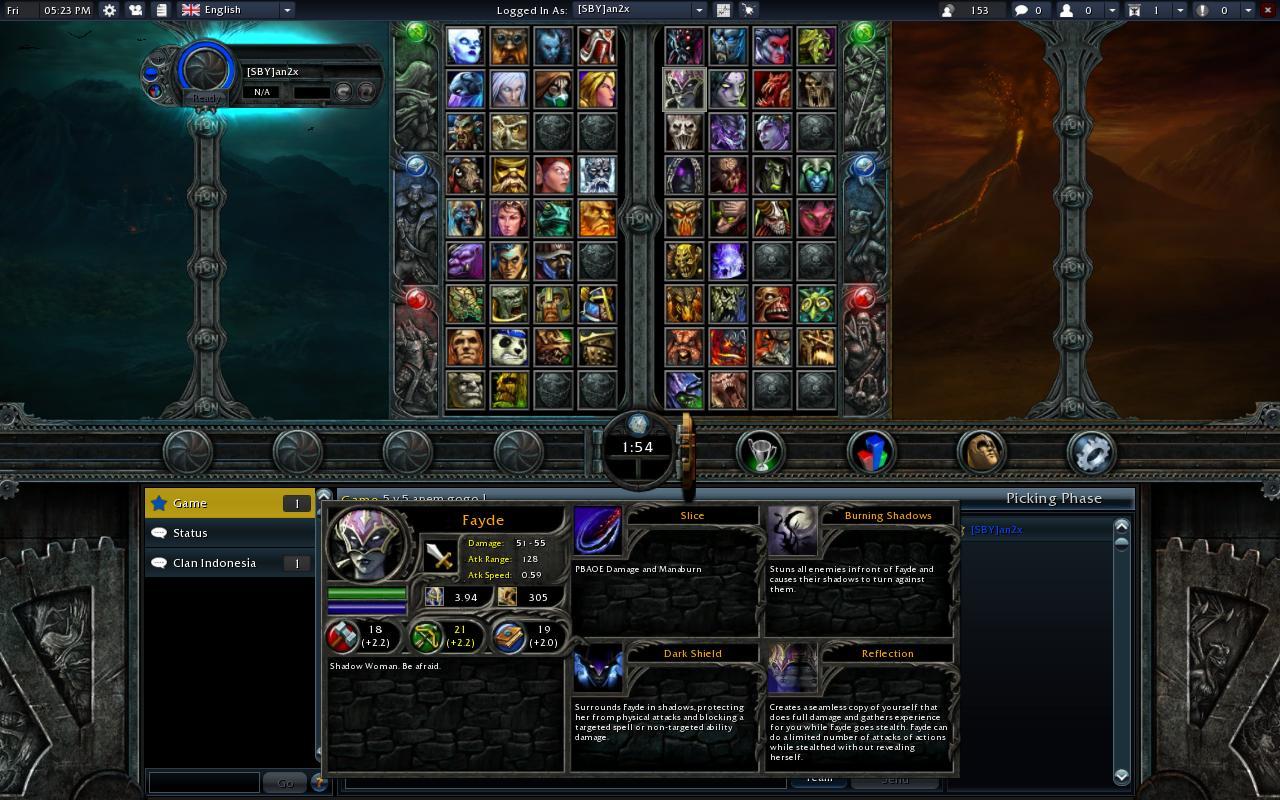Open the colored bar-graph statistics icon
Image resolution: width=1280 pixels, height=800 pixels.
pyautogui.click(x=870, y=451)
